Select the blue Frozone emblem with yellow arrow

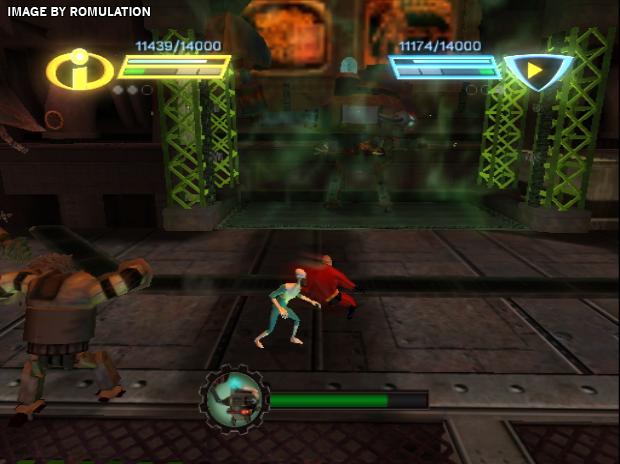[537, 70]
